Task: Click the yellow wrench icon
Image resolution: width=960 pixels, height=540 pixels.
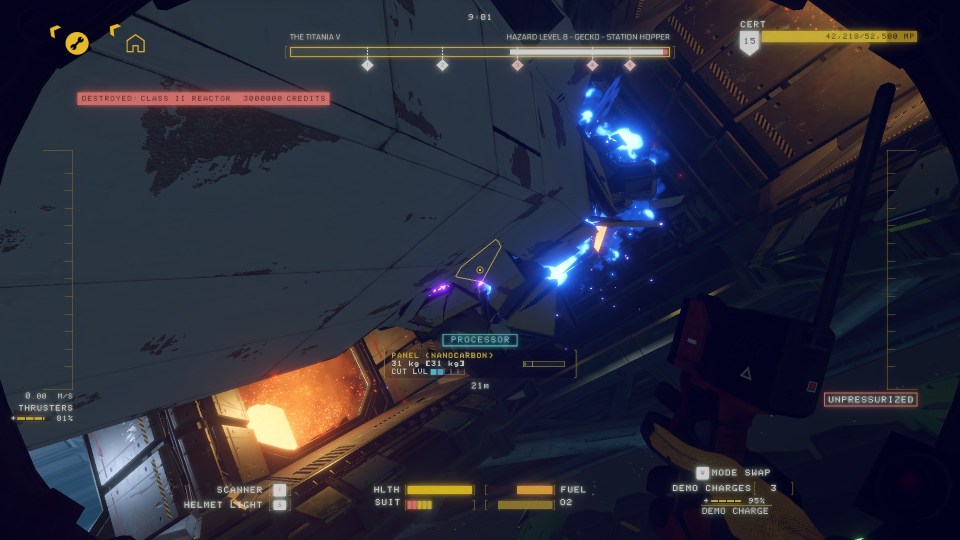Action: click(x=77, y=43)
